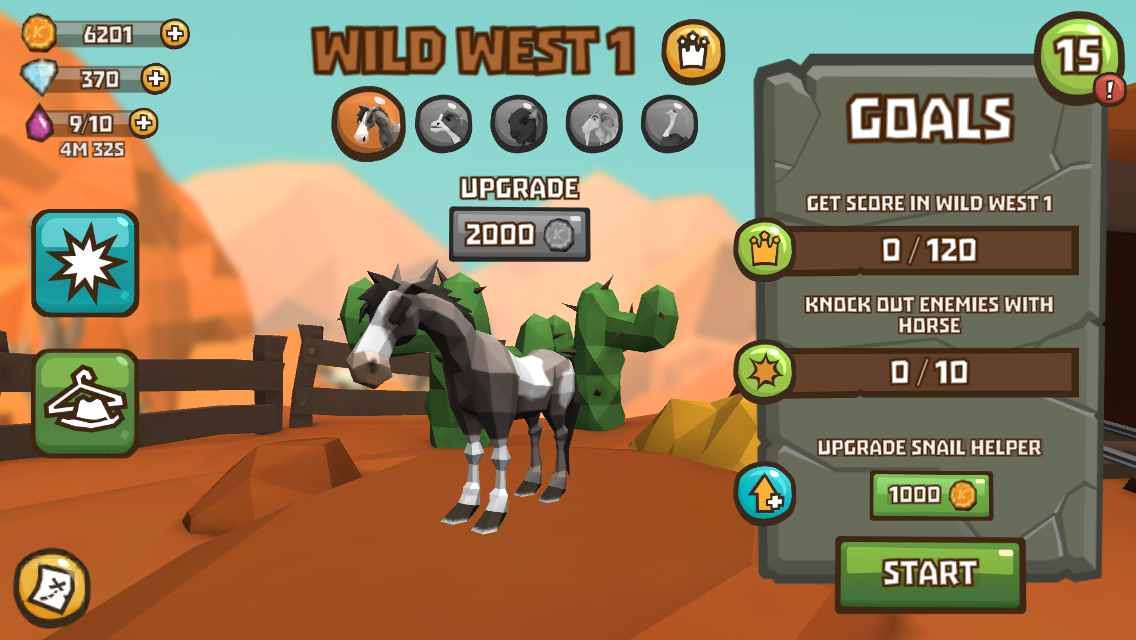Select the bison animal icon
This screenshot has width=1136, height=640.
point(519,124)
